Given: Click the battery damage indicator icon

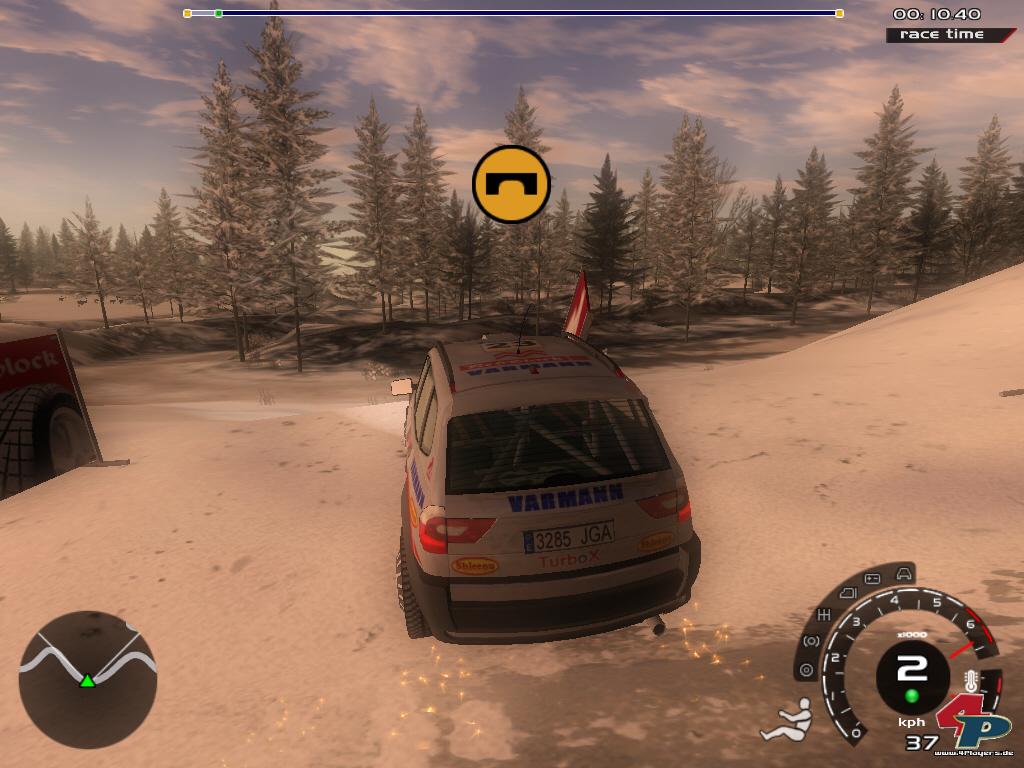Looking at the screenshot, I should 871,579.
